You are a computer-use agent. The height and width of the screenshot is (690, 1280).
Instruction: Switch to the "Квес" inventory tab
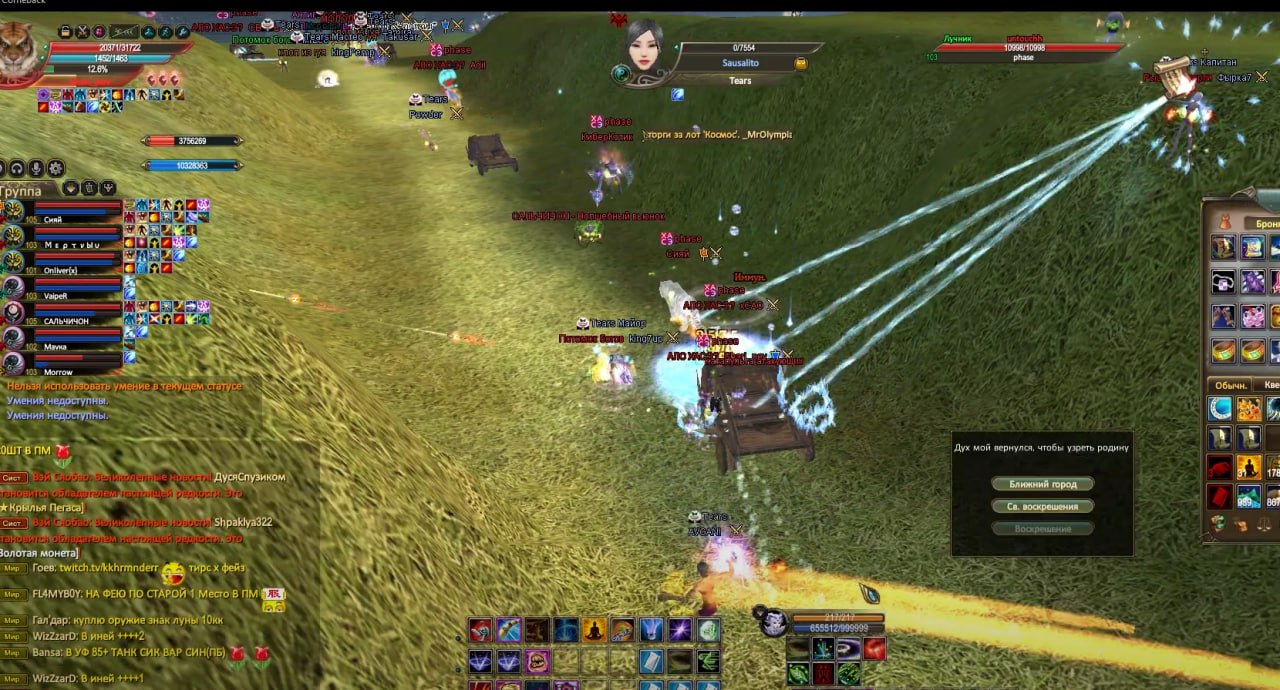(x=1270, y=385)
